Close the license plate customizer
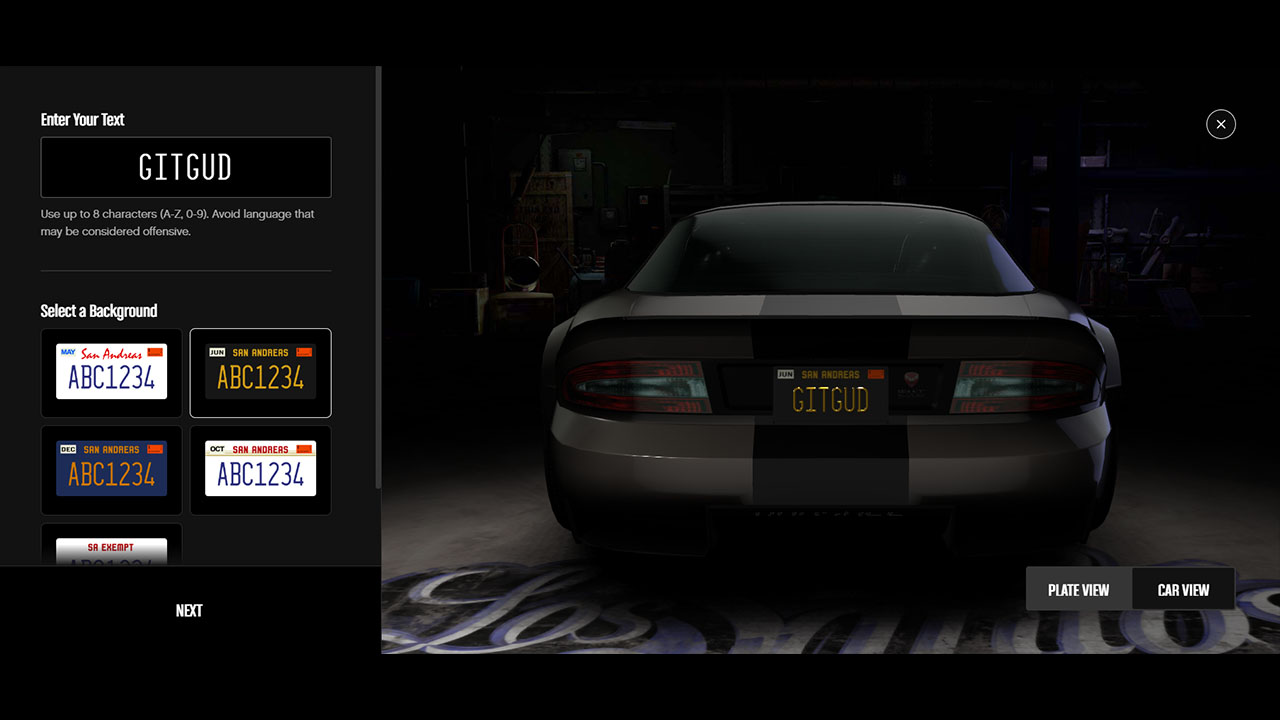This screenshot has height=720, width=1280. (x=1221, y=124)
